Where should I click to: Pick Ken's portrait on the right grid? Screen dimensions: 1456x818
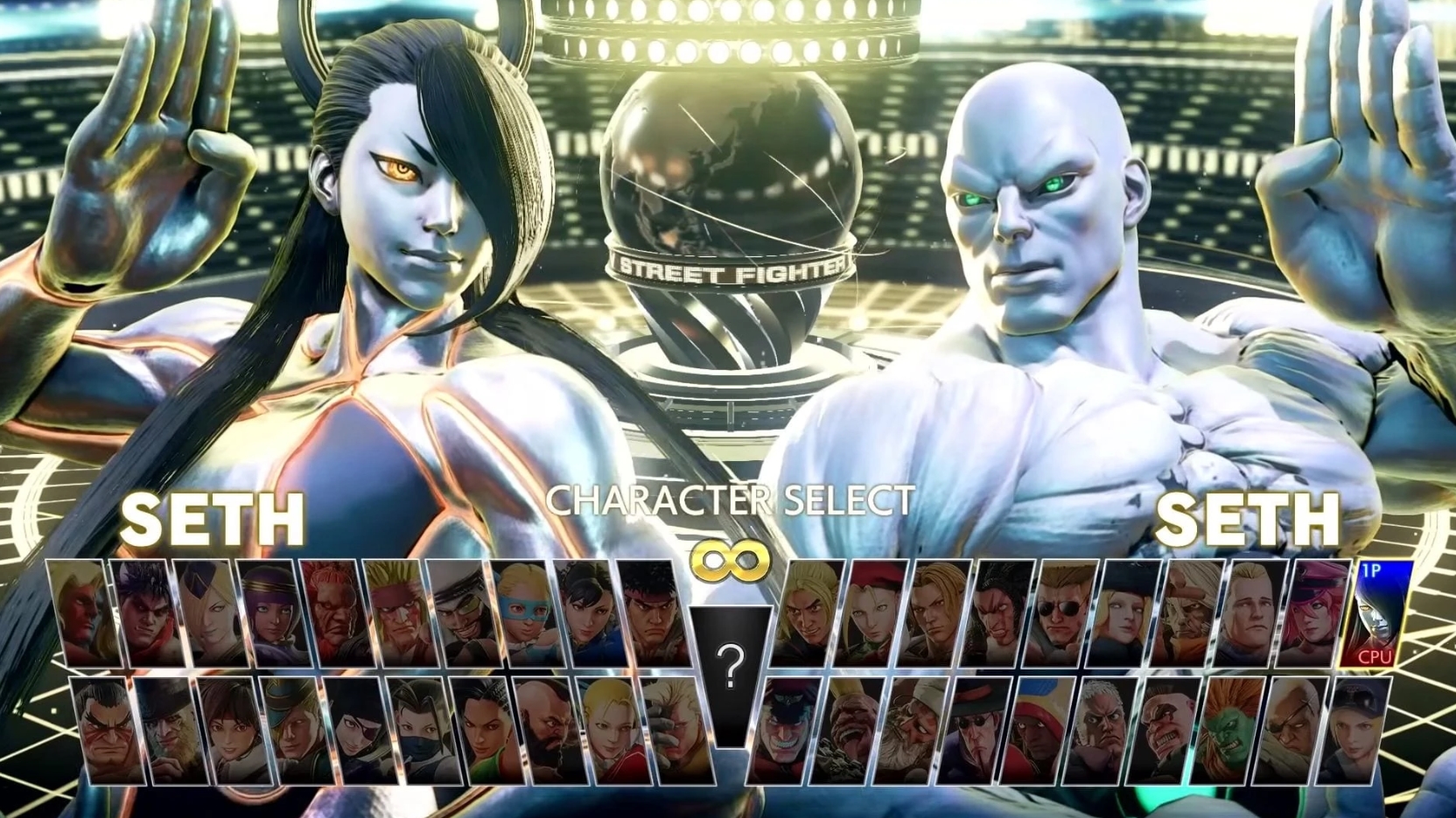tap(808, 612)
